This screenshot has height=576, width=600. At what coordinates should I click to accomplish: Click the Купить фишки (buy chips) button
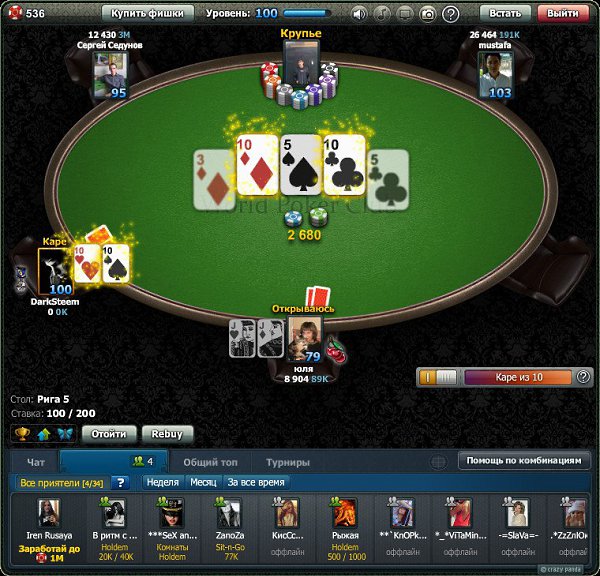[152, 14]
